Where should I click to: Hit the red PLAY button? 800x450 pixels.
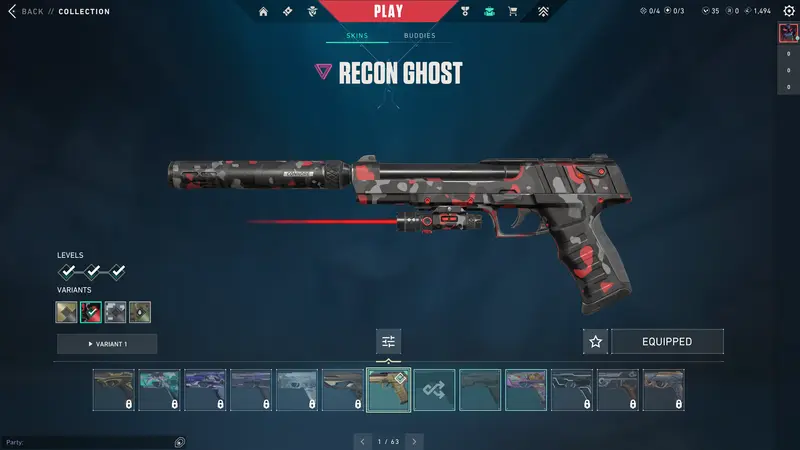click(x=387, y=12)
